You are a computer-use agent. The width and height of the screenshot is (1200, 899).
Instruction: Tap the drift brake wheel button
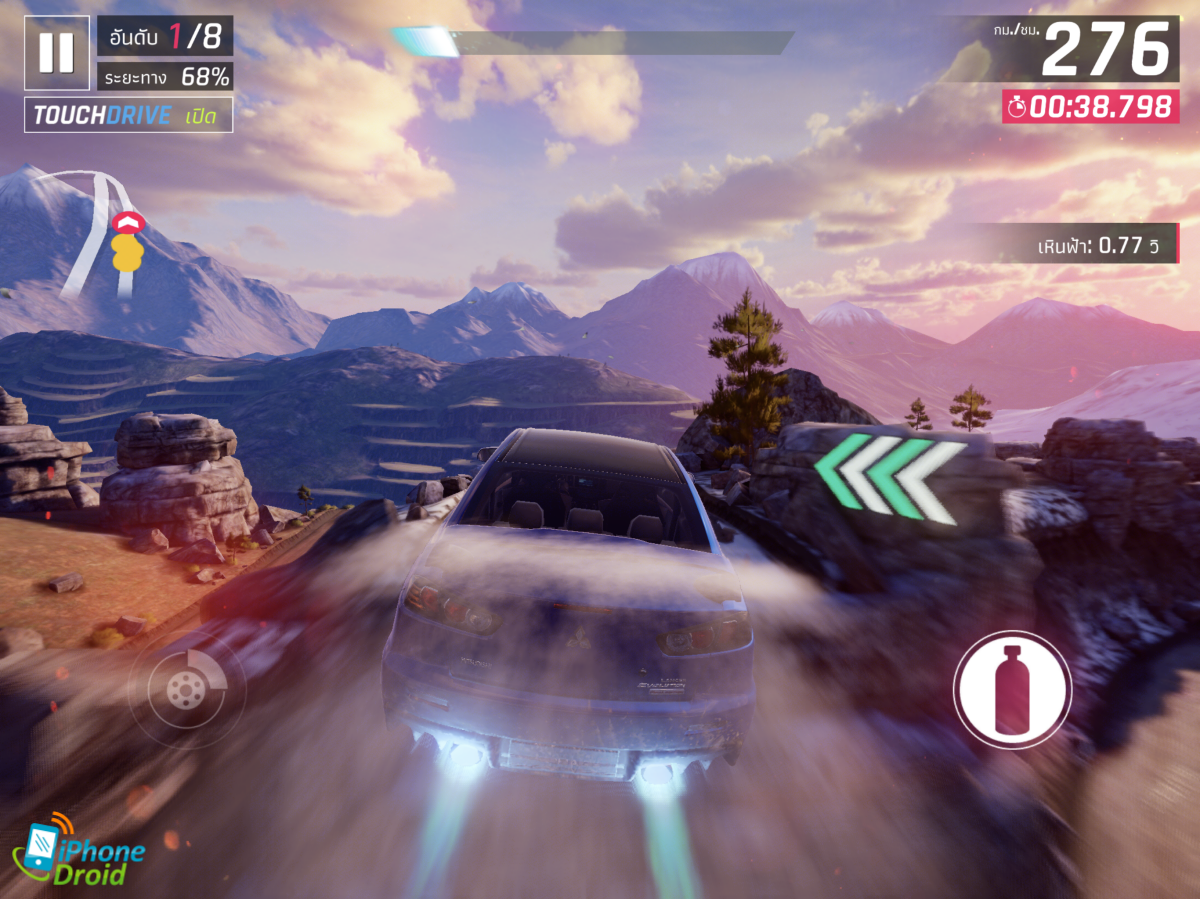pyautogui.click(x=186, y=687)
